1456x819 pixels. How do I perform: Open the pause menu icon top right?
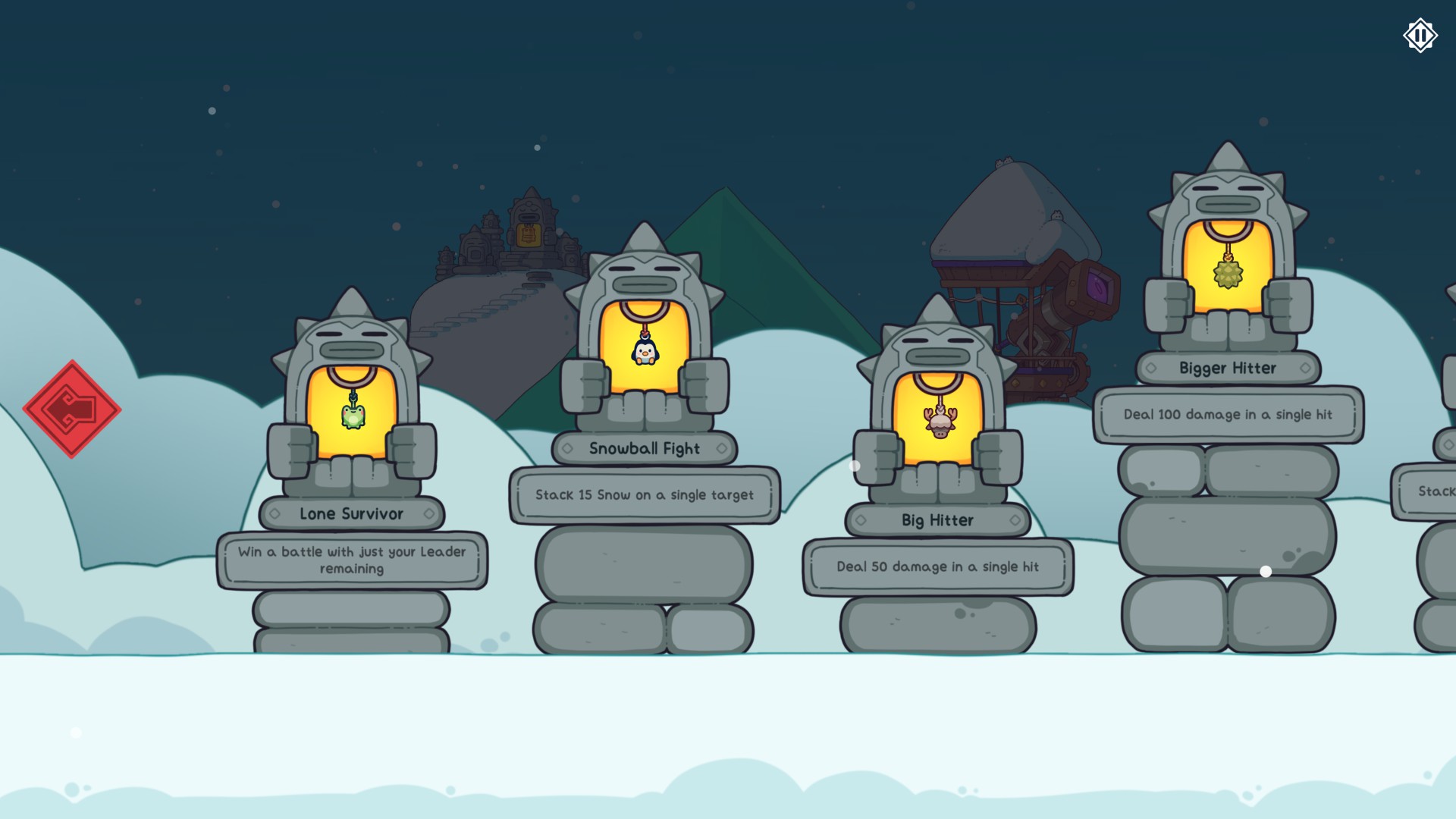[1420, 34]
